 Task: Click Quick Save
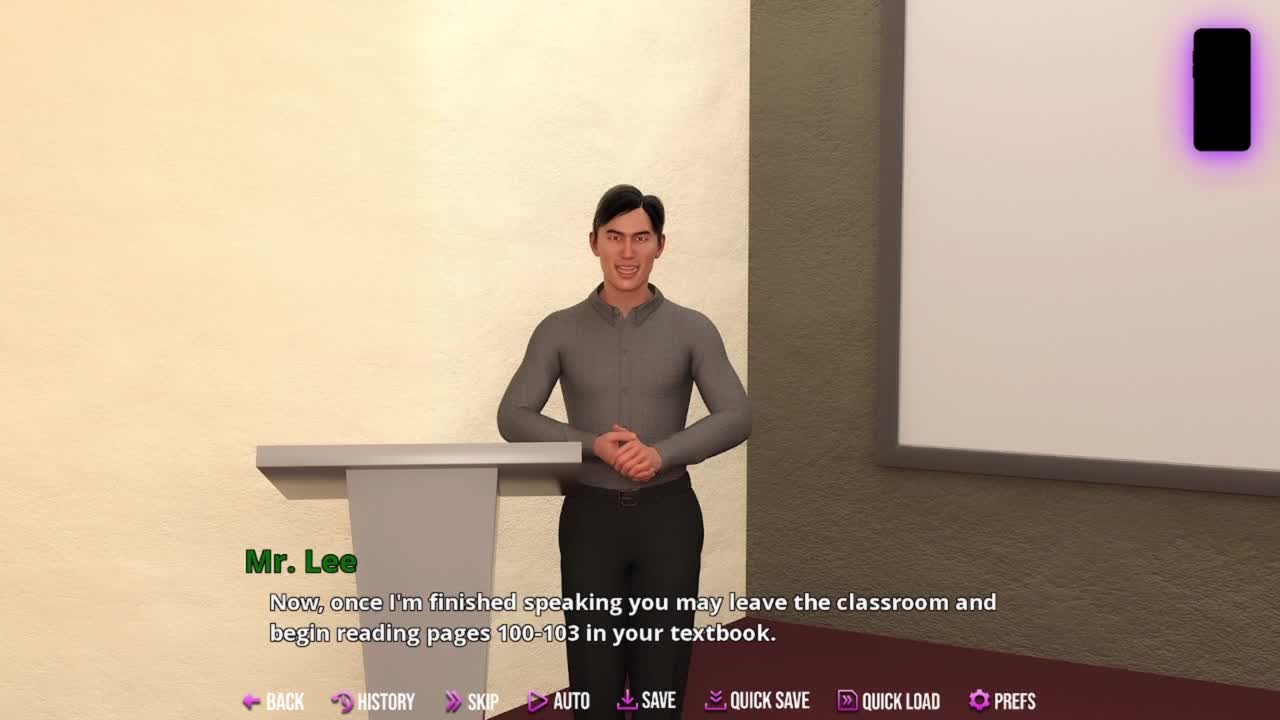point(757,701)
